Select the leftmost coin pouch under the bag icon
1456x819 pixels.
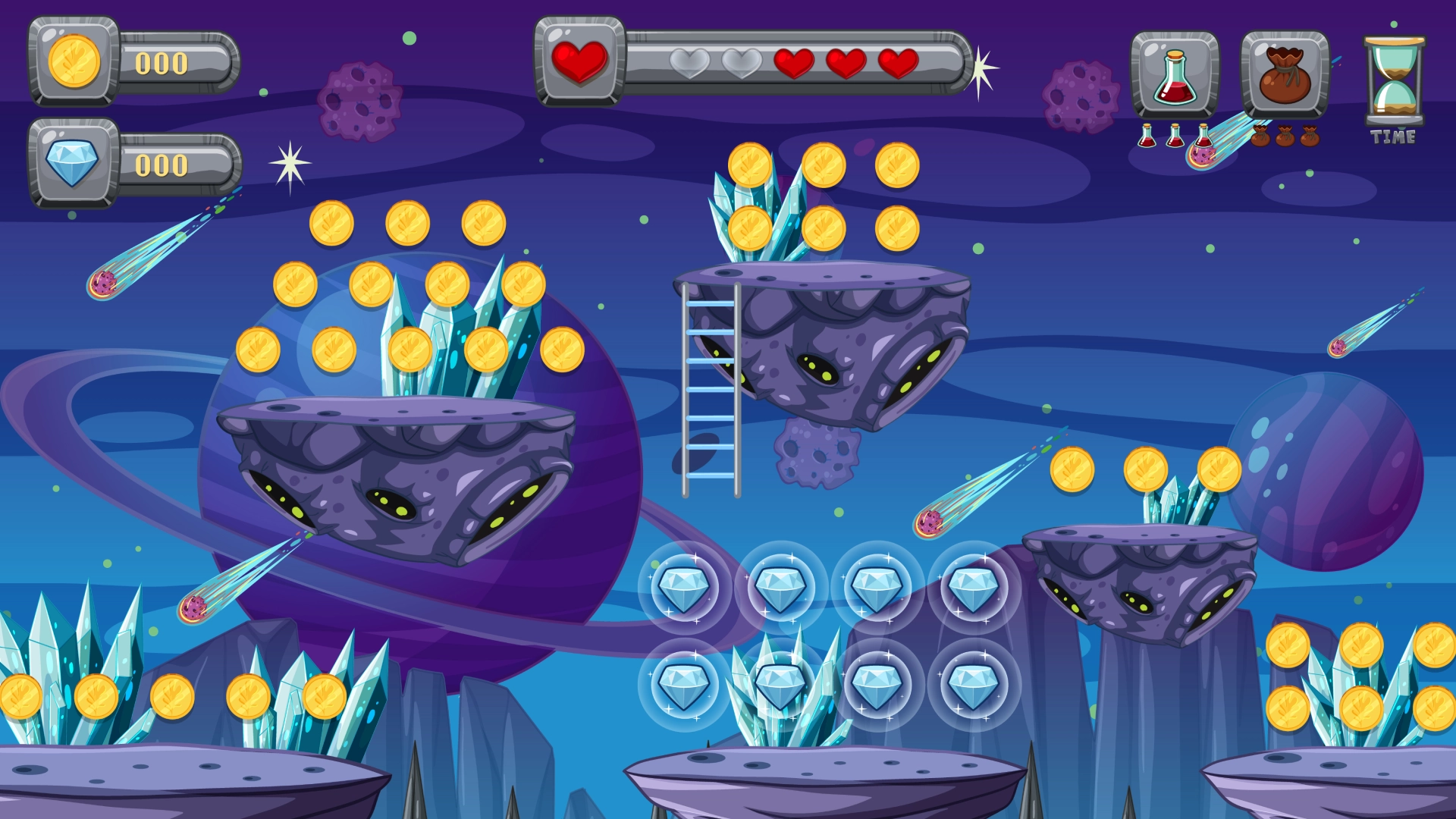tap(1262, 137)
